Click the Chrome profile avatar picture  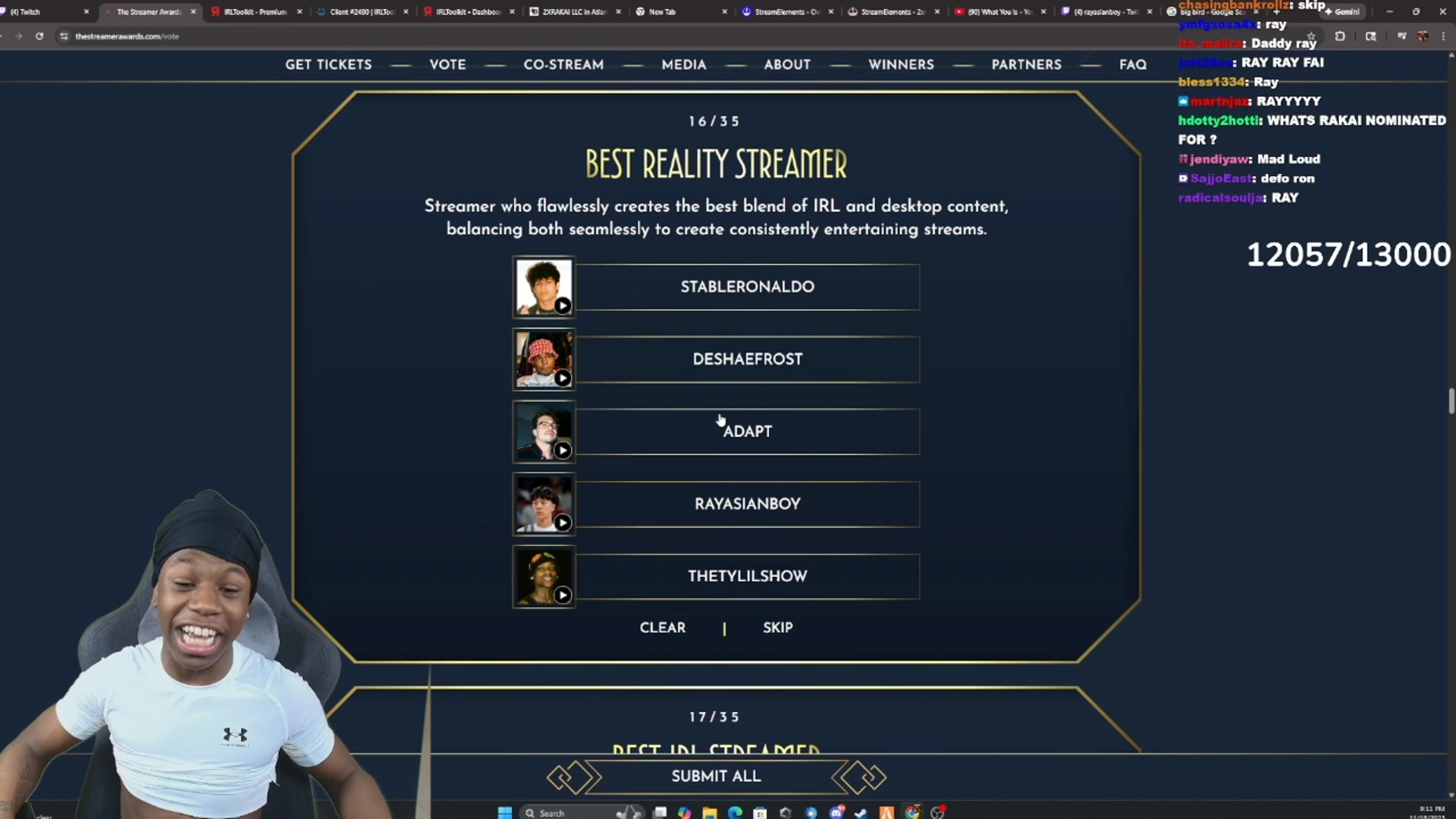(x=1424, y=36)
